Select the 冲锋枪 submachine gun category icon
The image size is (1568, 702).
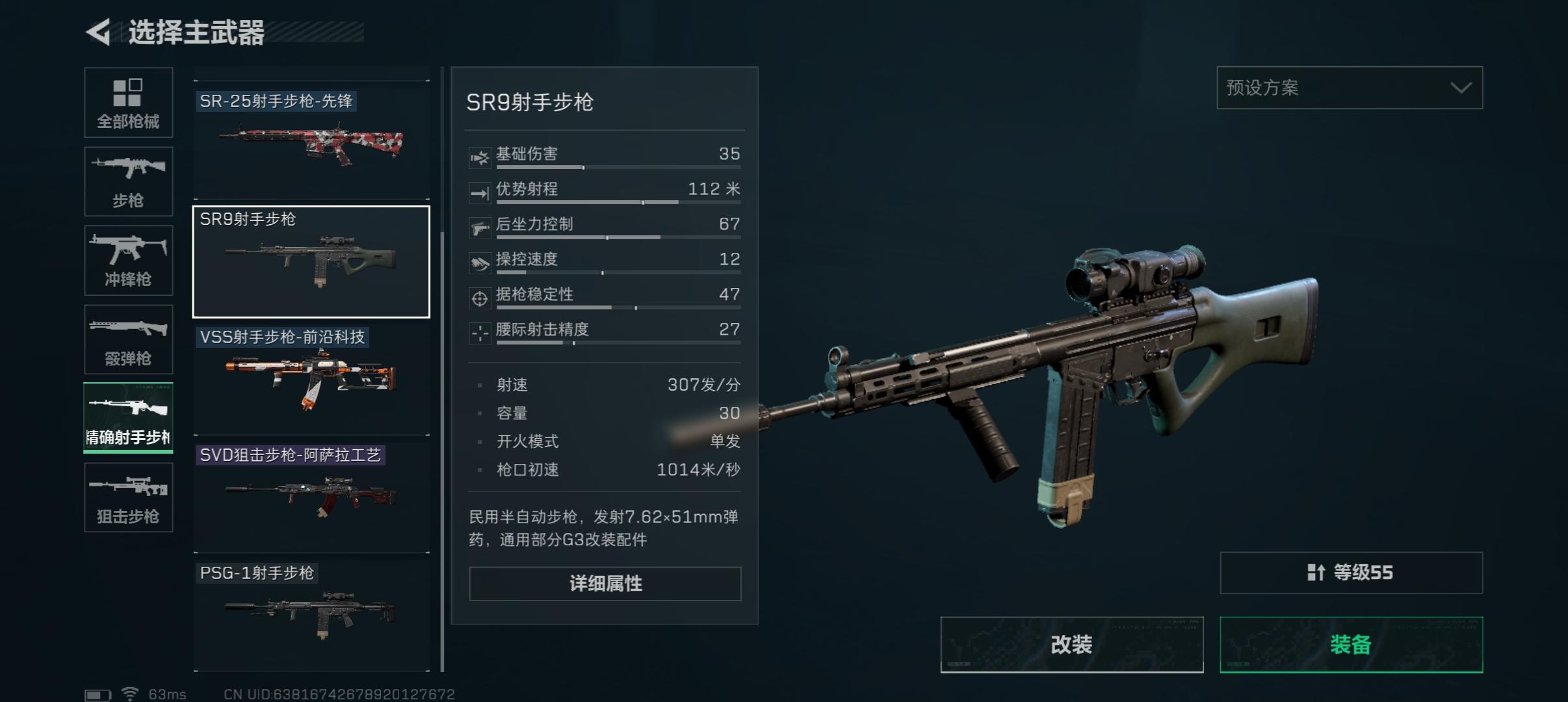click(x=129, y=260)
